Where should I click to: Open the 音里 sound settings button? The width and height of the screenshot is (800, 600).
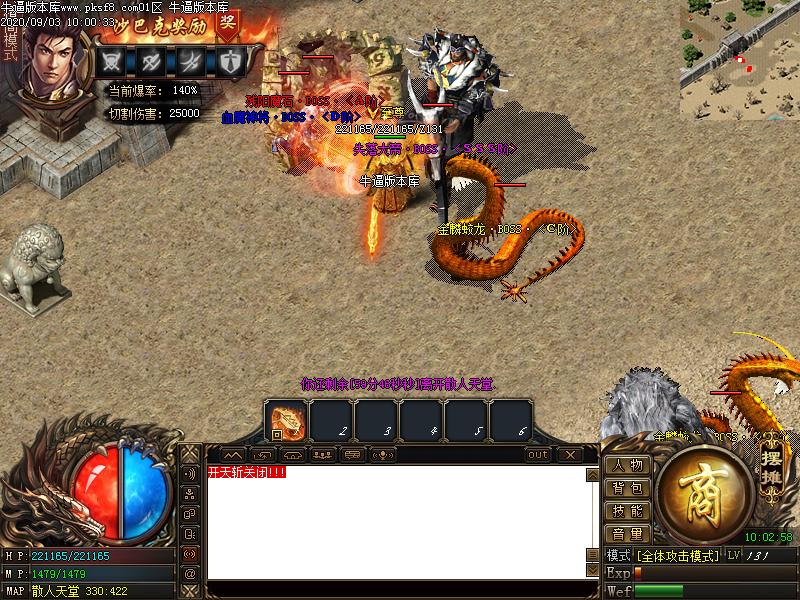pos(627,534)
